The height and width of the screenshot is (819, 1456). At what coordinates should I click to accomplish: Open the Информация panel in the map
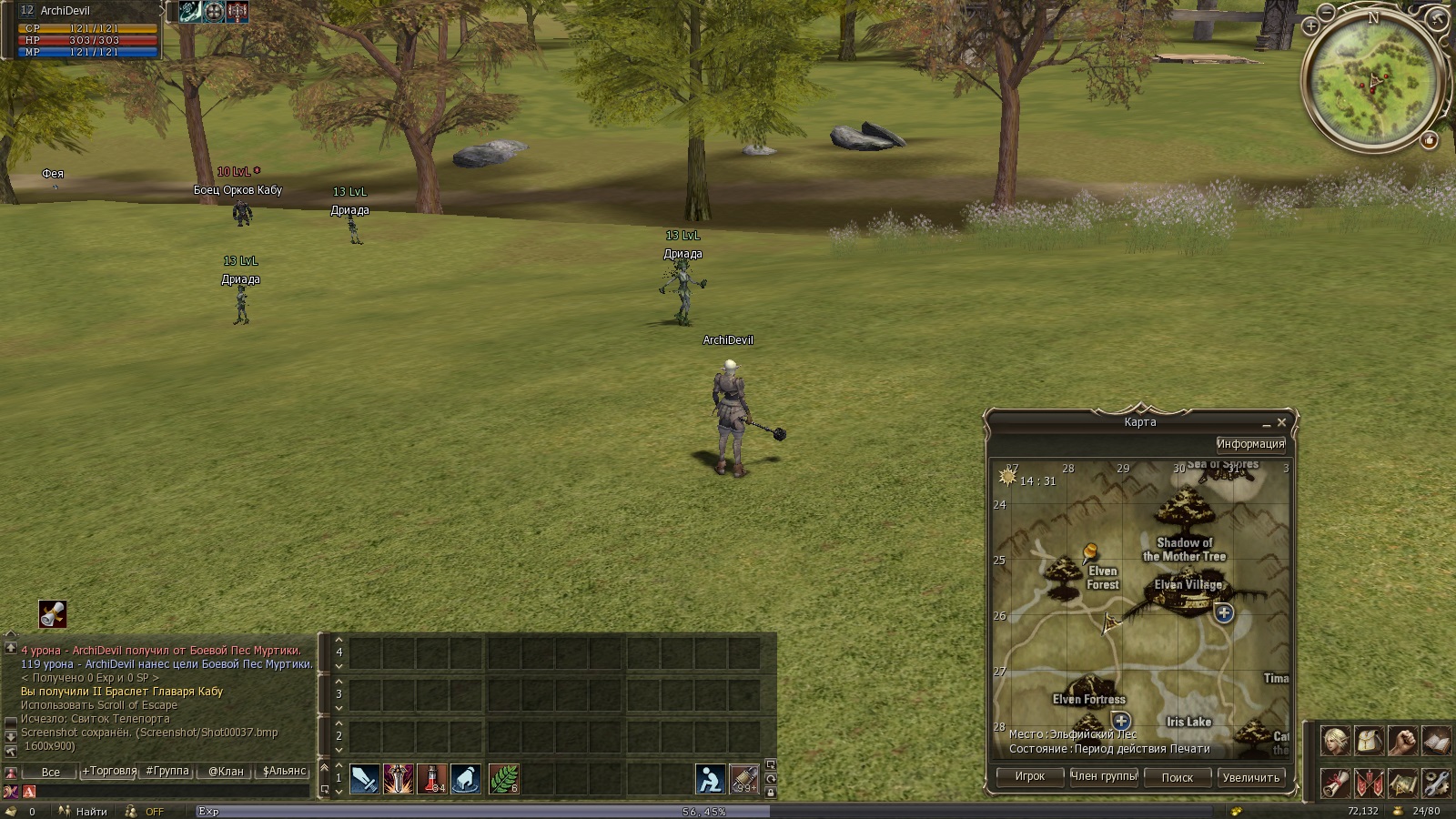(1250, 444)
